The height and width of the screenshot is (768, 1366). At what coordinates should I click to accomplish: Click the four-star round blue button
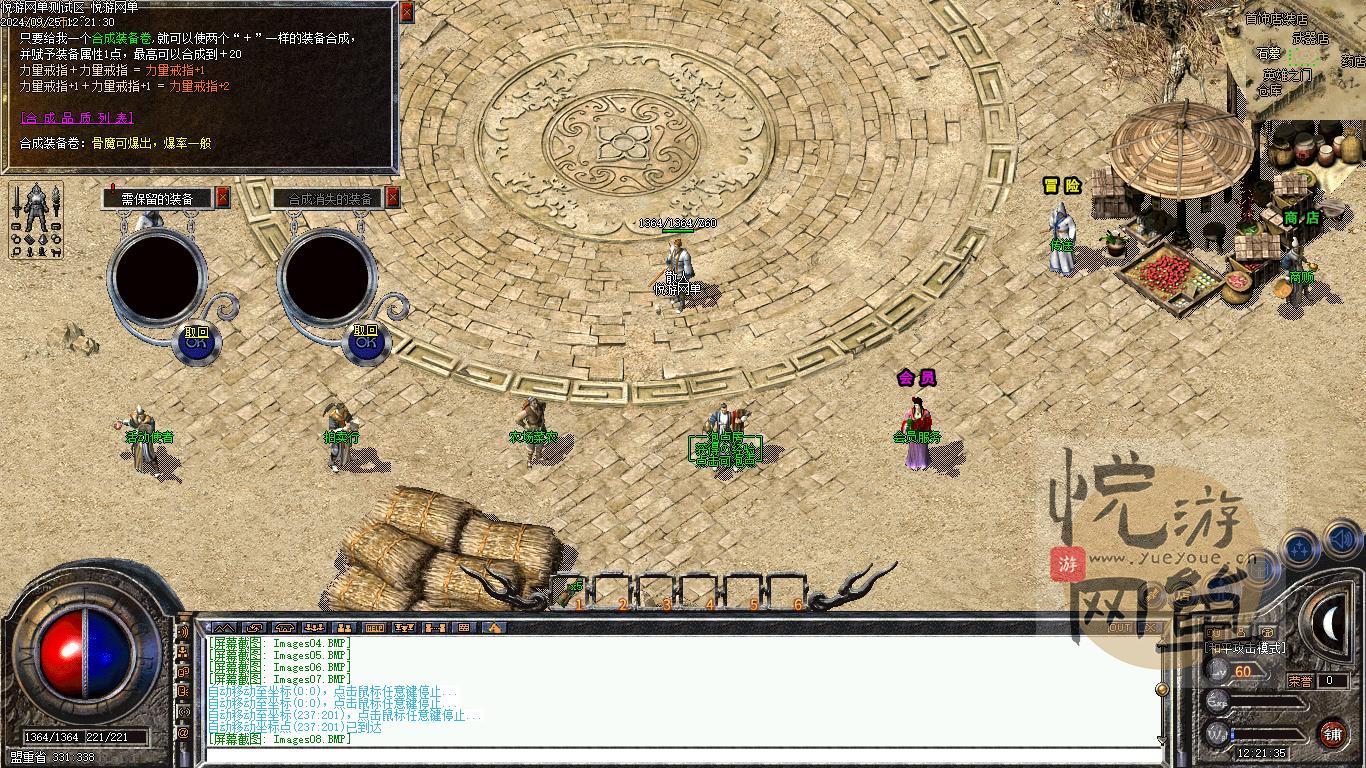(1301, 548)
